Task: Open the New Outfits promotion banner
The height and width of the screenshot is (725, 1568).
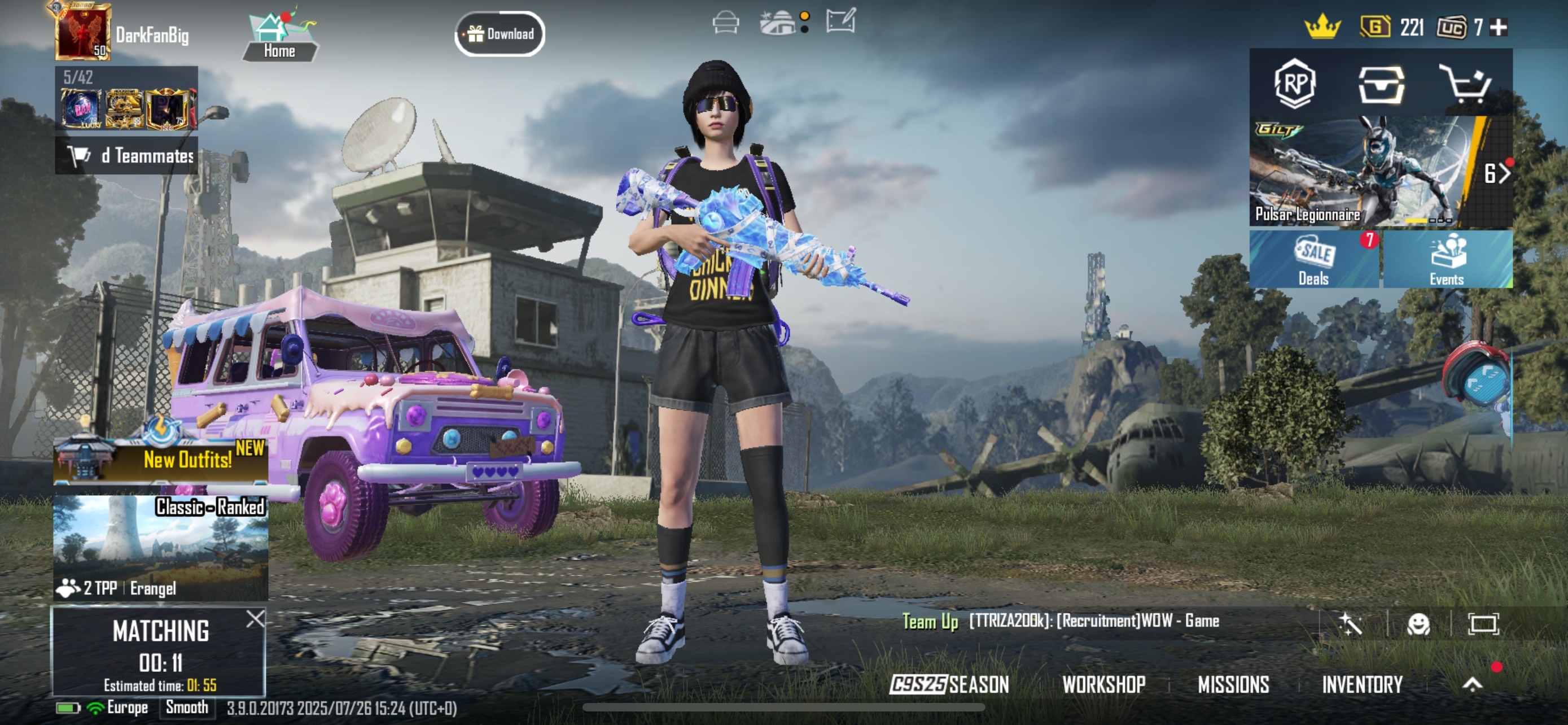Action: [x=161, y=460]
